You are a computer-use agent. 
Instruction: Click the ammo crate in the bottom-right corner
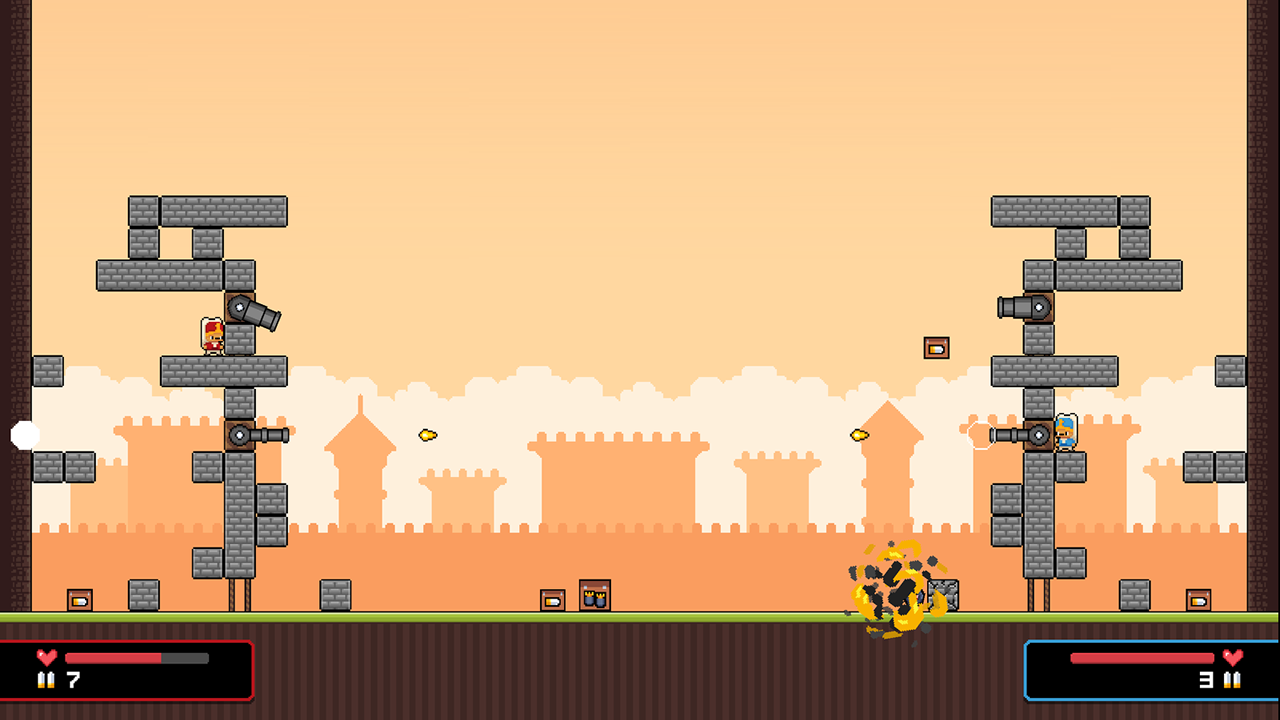(1200, 602)
